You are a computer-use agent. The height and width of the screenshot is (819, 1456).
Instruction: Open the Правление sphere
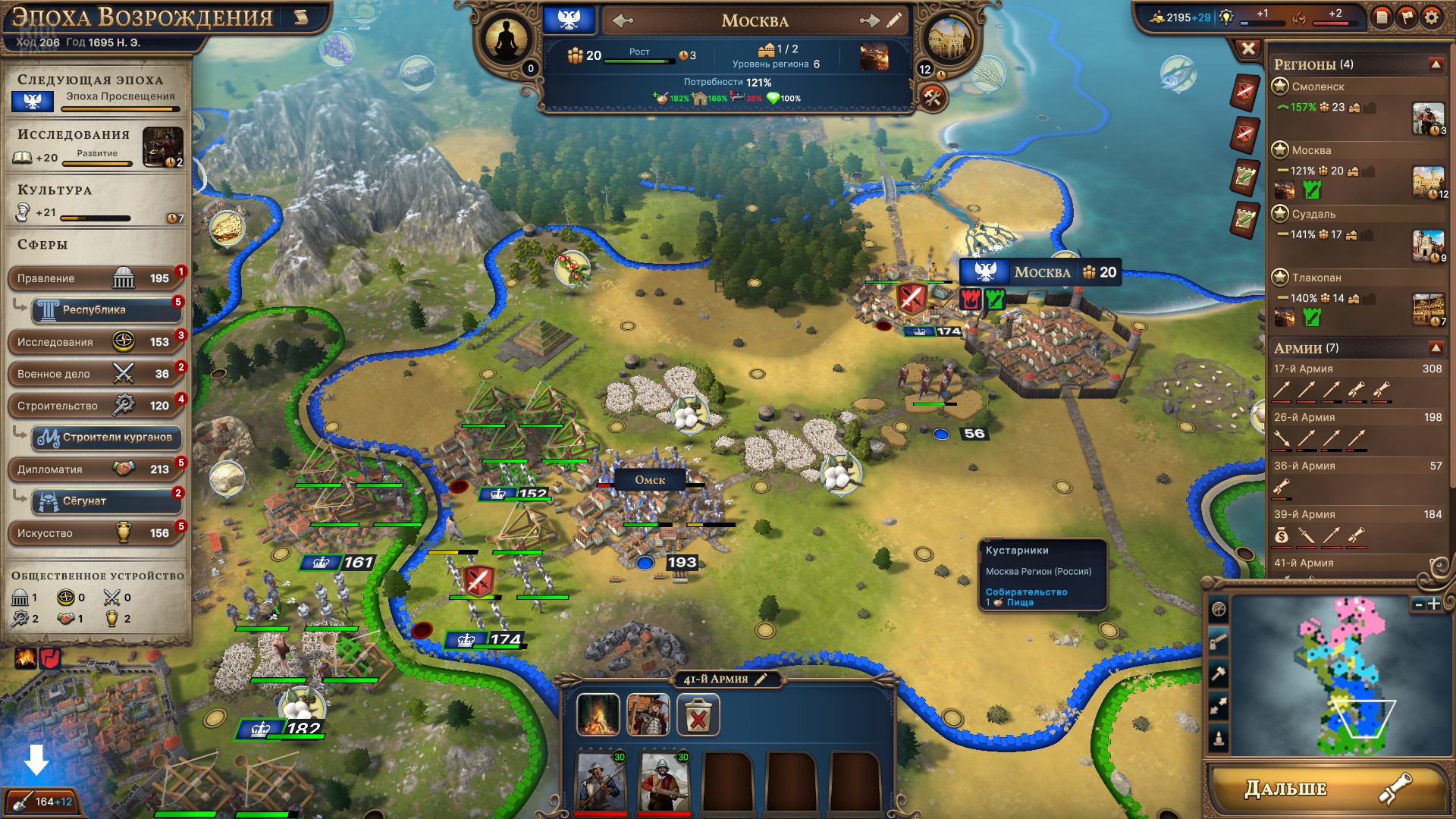(x=95, y=278)
